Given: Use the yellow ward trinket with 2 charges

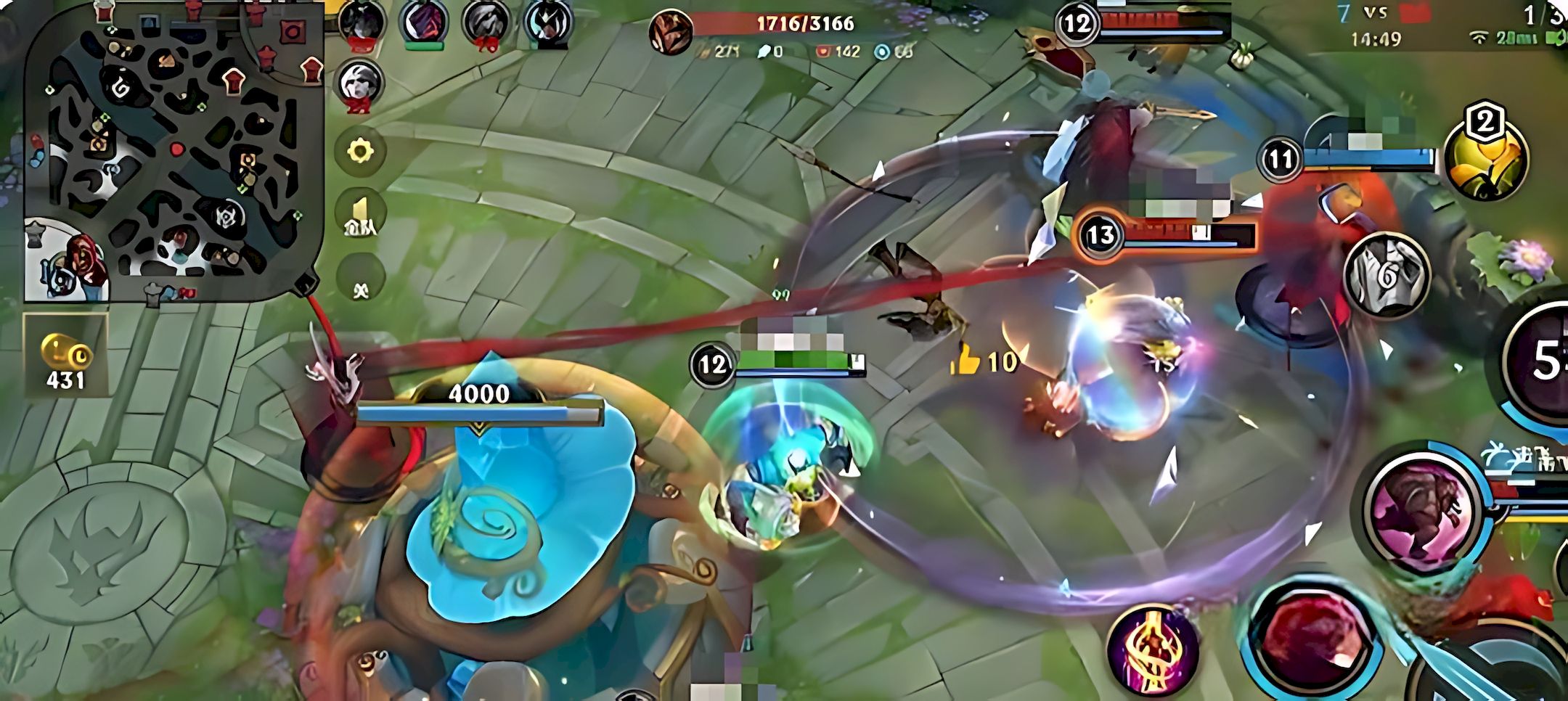Looking at the screenshot, I should [1485, 161].
